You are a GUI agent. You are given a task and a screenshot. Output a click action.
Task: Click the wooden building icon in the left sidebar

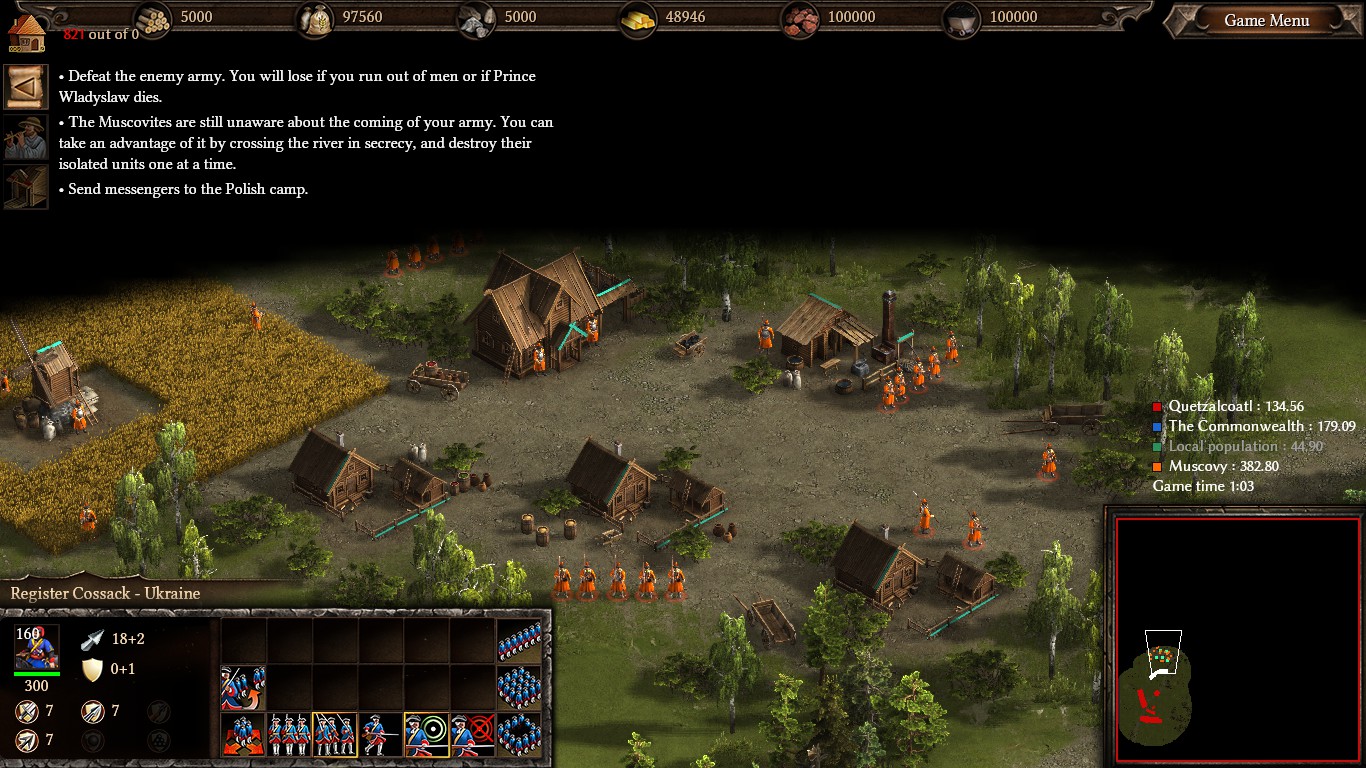(x=25, y=187)
